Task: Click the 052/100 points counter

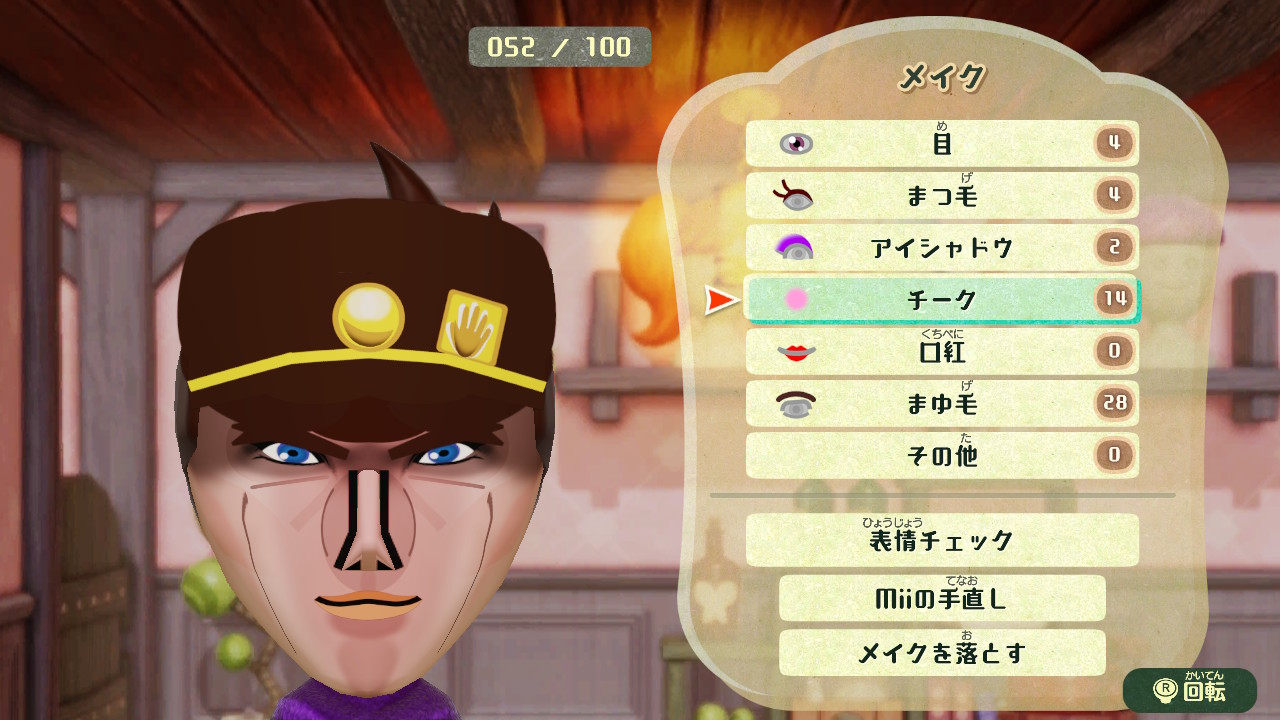Action: [558, 44]
